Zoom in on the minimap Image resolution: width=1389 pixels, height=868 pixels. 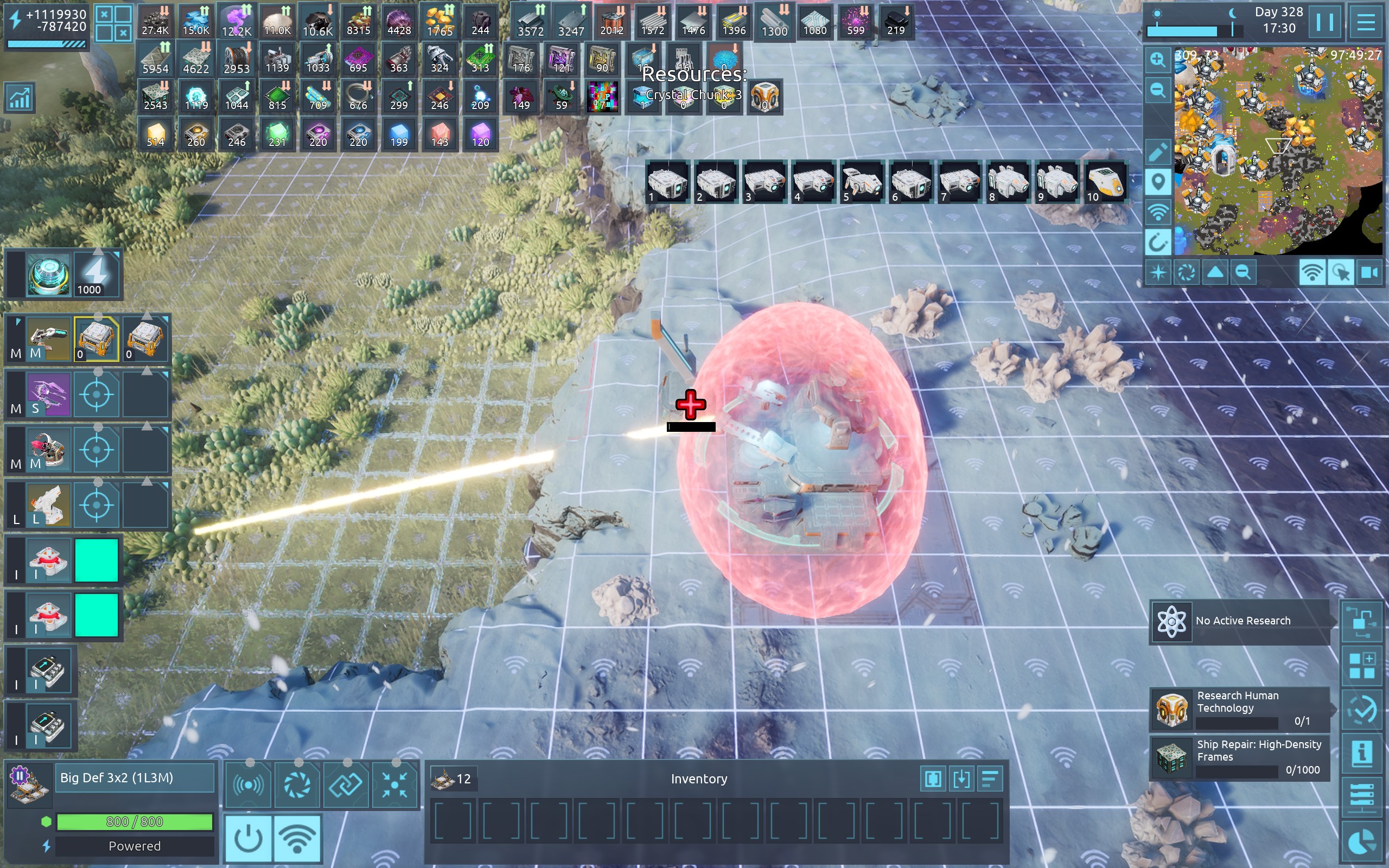click(x=1158, y=60)
